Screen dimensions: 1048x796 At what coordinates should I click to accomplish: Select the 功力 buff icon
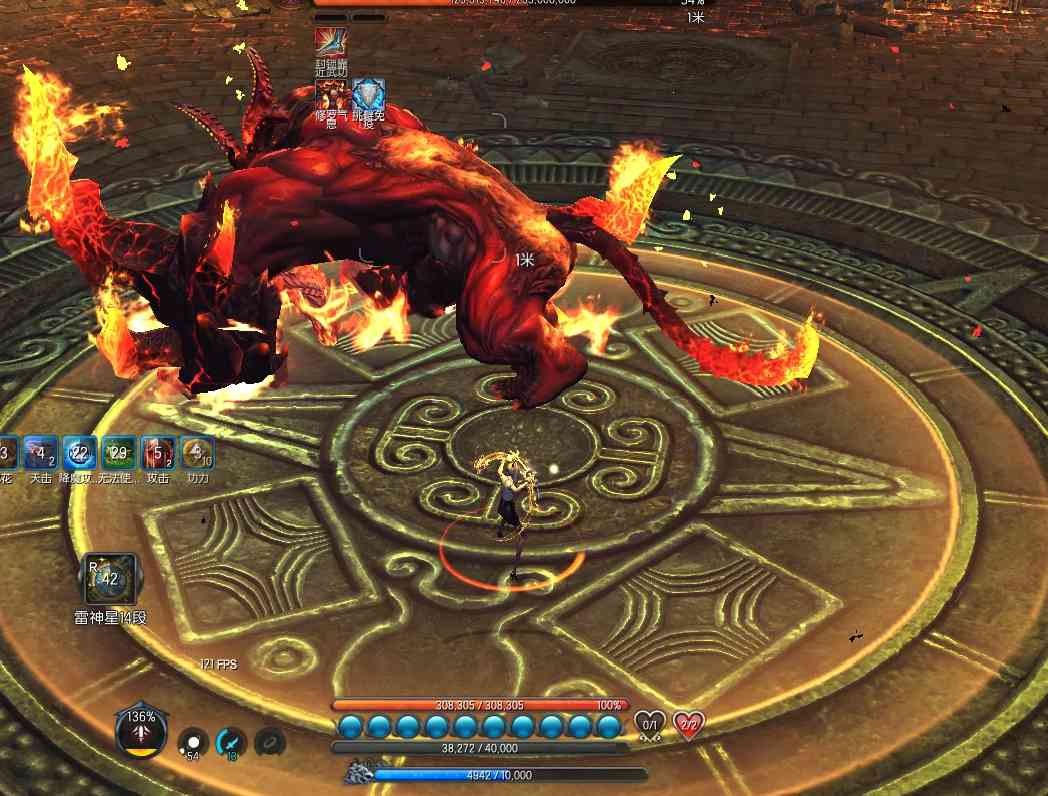click(x=197, y=453)
